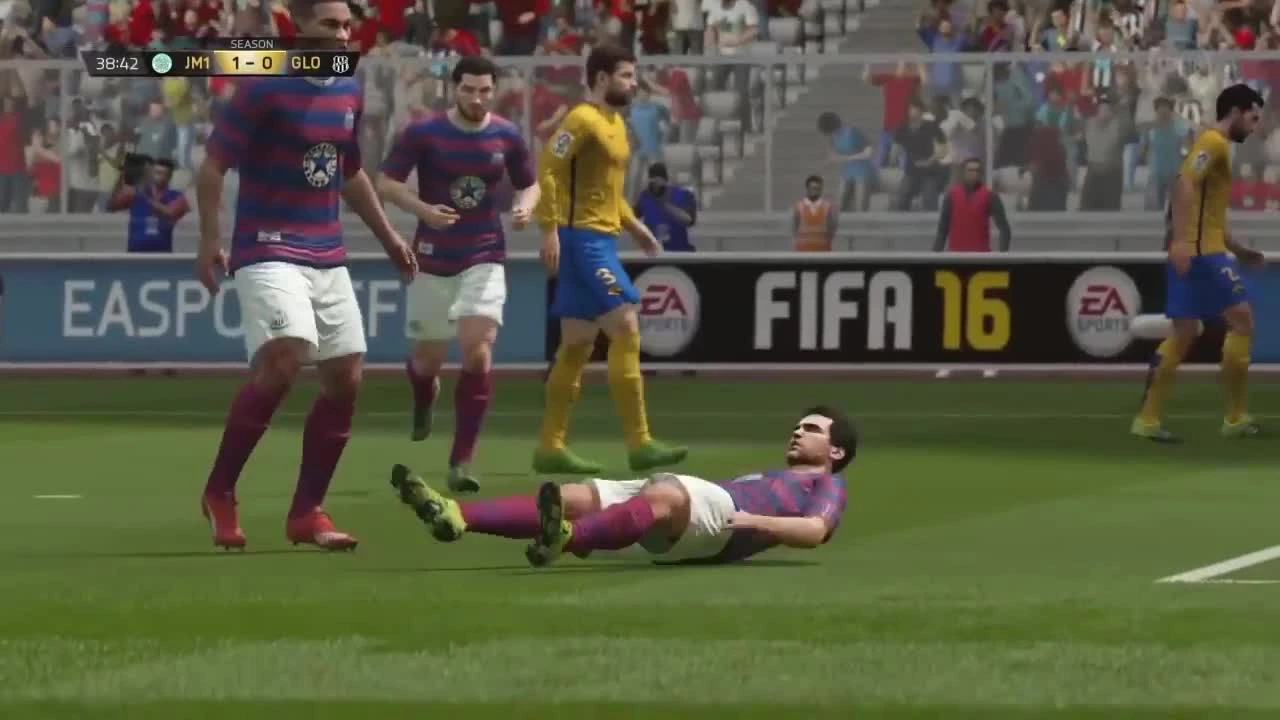
Task: Click the SEASON label above the score
Action: click(253, 43)
